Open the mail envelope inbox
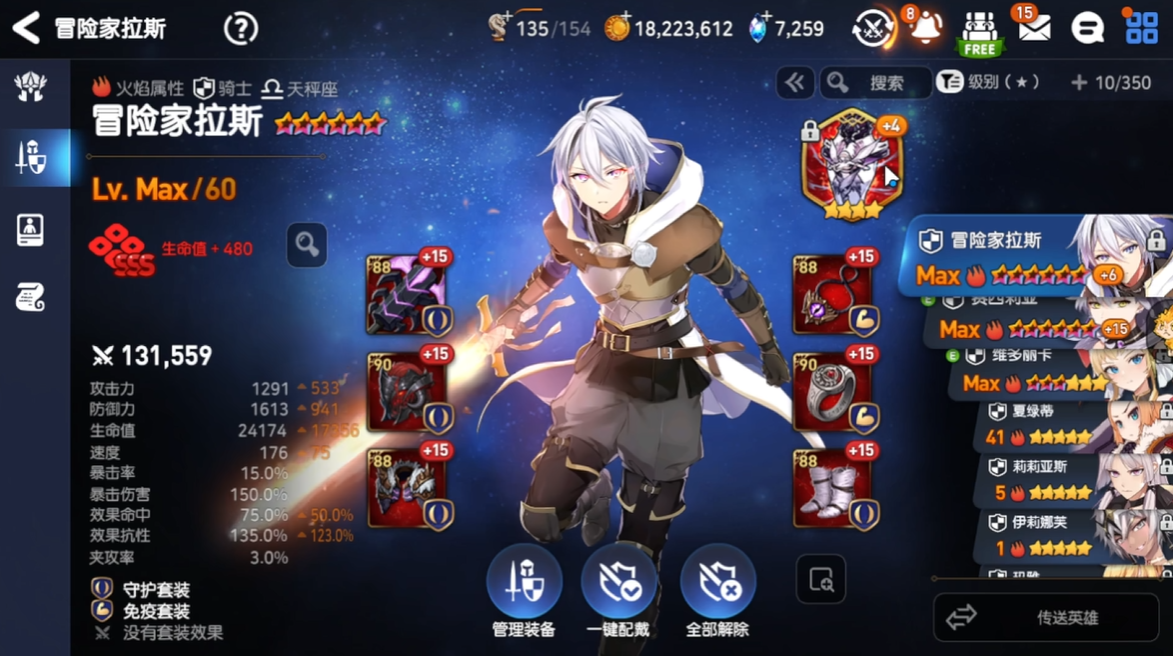 tap(1034, 28)
